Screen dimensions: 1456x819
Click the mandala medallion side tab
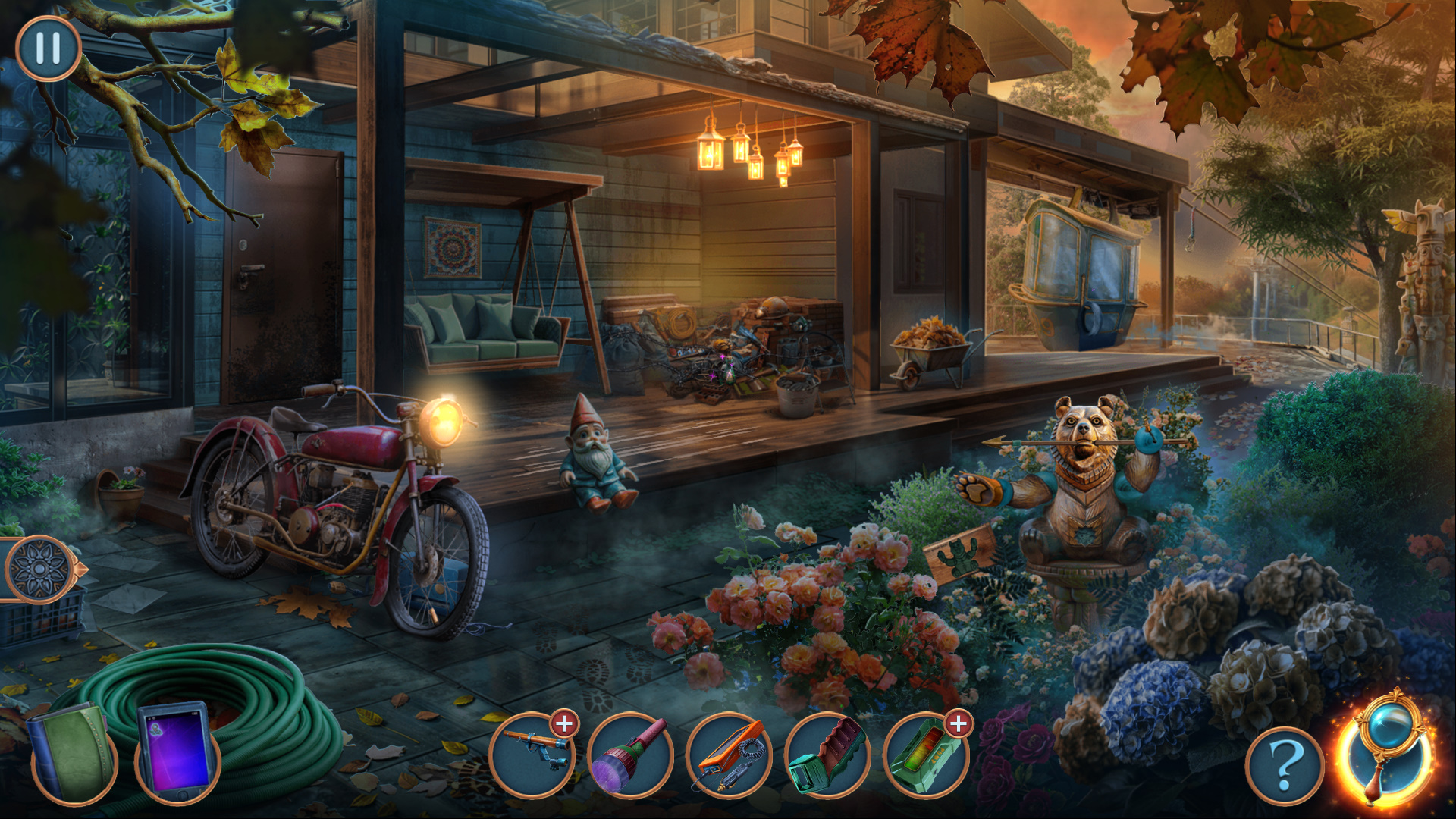coord(39,569)
